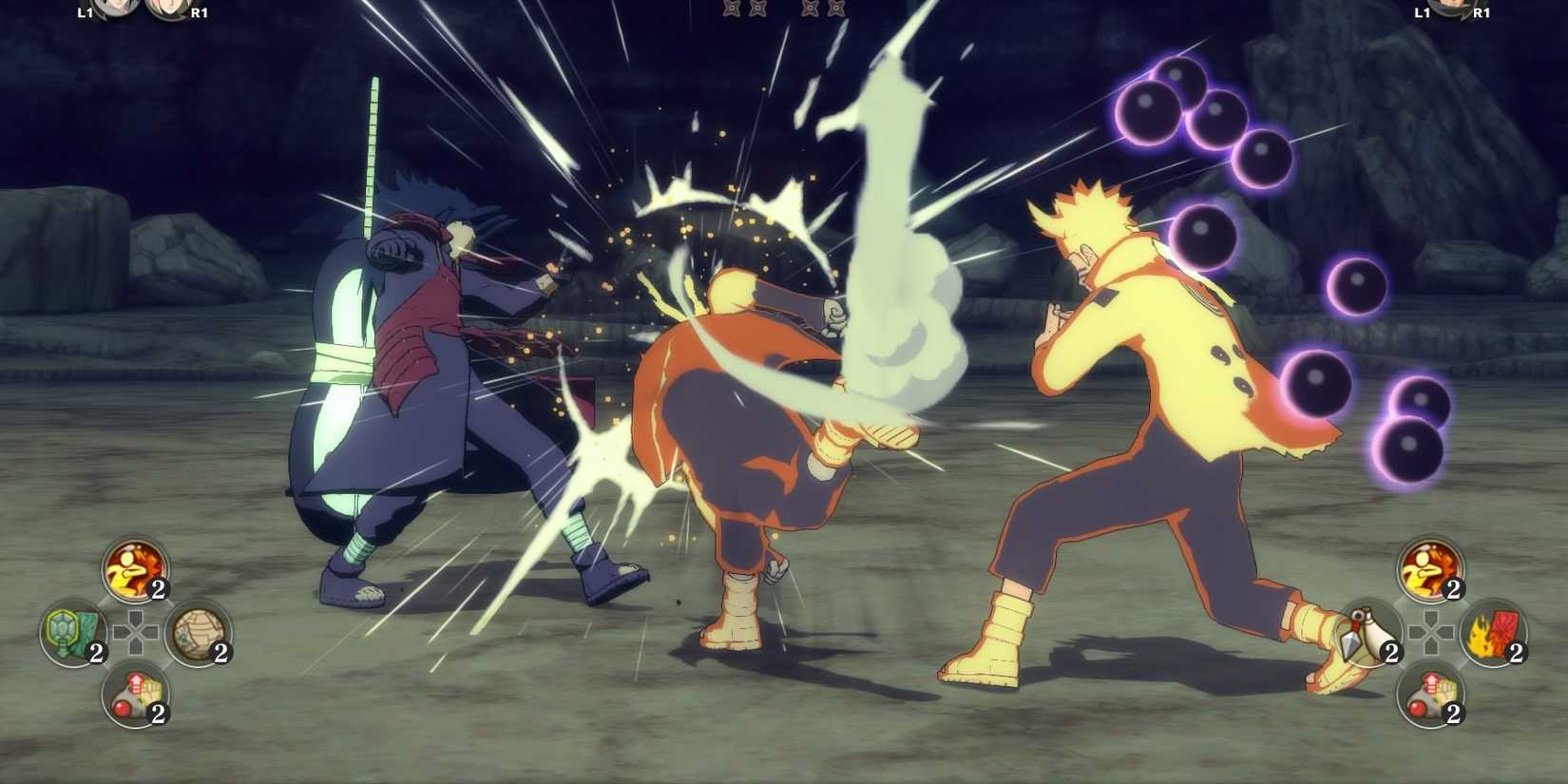Image resolution: width=1568 pixels, height=784 pixels.
Task: Click the right team's second shuriken marker
Action: (x=836, y=8)
